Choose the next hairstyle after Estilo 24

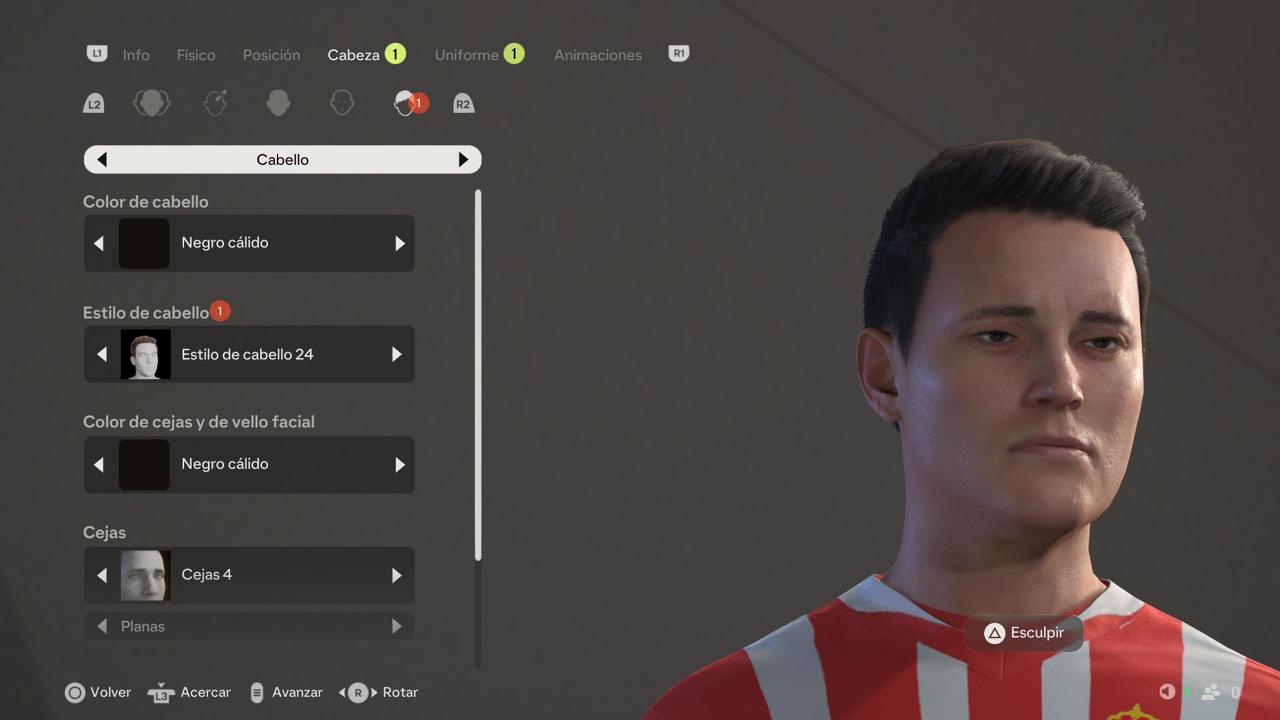(x=397, y=354)
